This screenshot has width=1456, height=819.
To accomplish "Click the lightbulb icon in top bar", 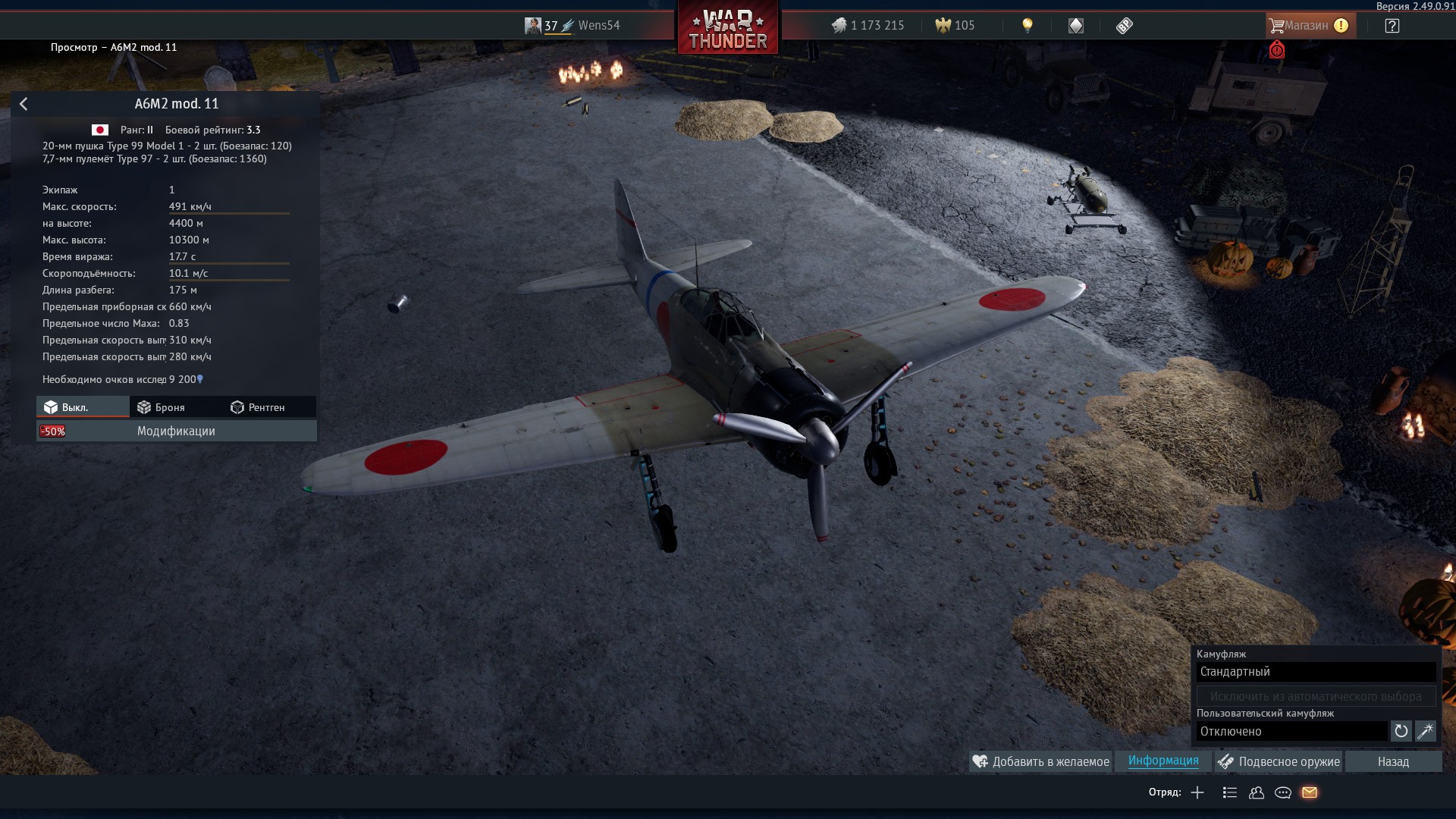I will coord(1028,26).
